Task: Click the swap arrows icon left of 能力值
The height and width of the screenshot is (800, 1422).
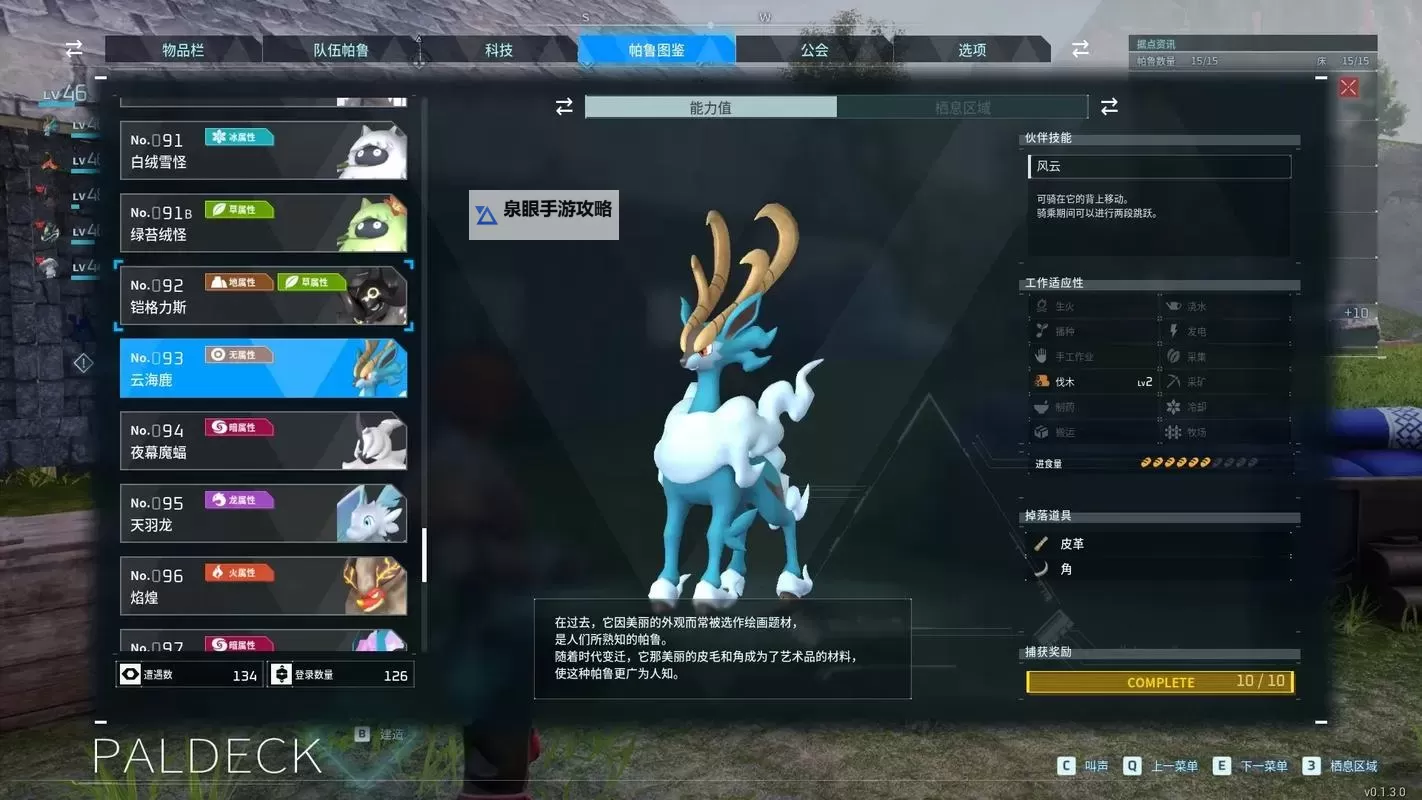Action: point(563,106)
